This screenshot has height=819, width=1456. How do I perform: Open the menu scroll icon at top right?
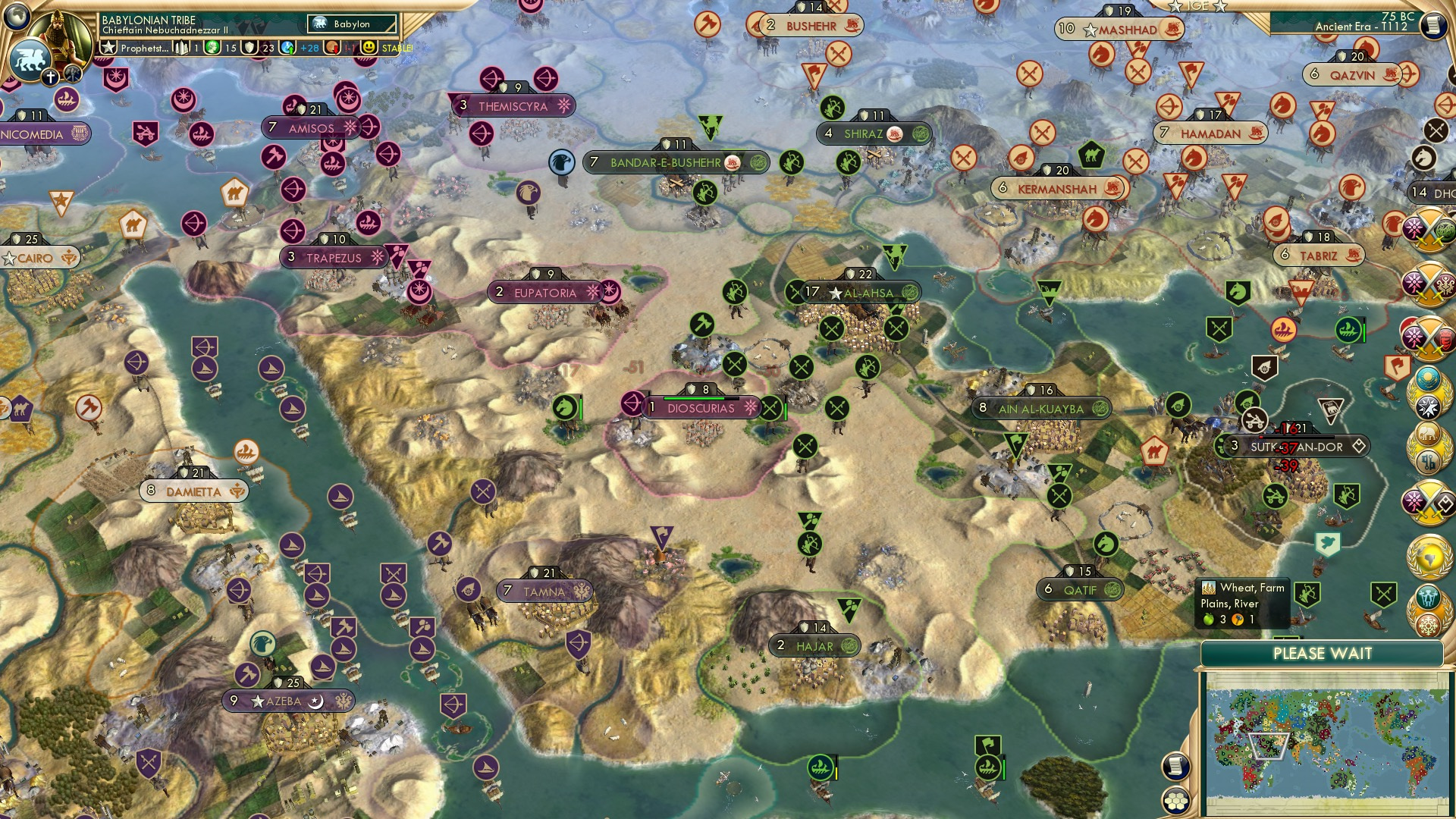coord(1434,27)
